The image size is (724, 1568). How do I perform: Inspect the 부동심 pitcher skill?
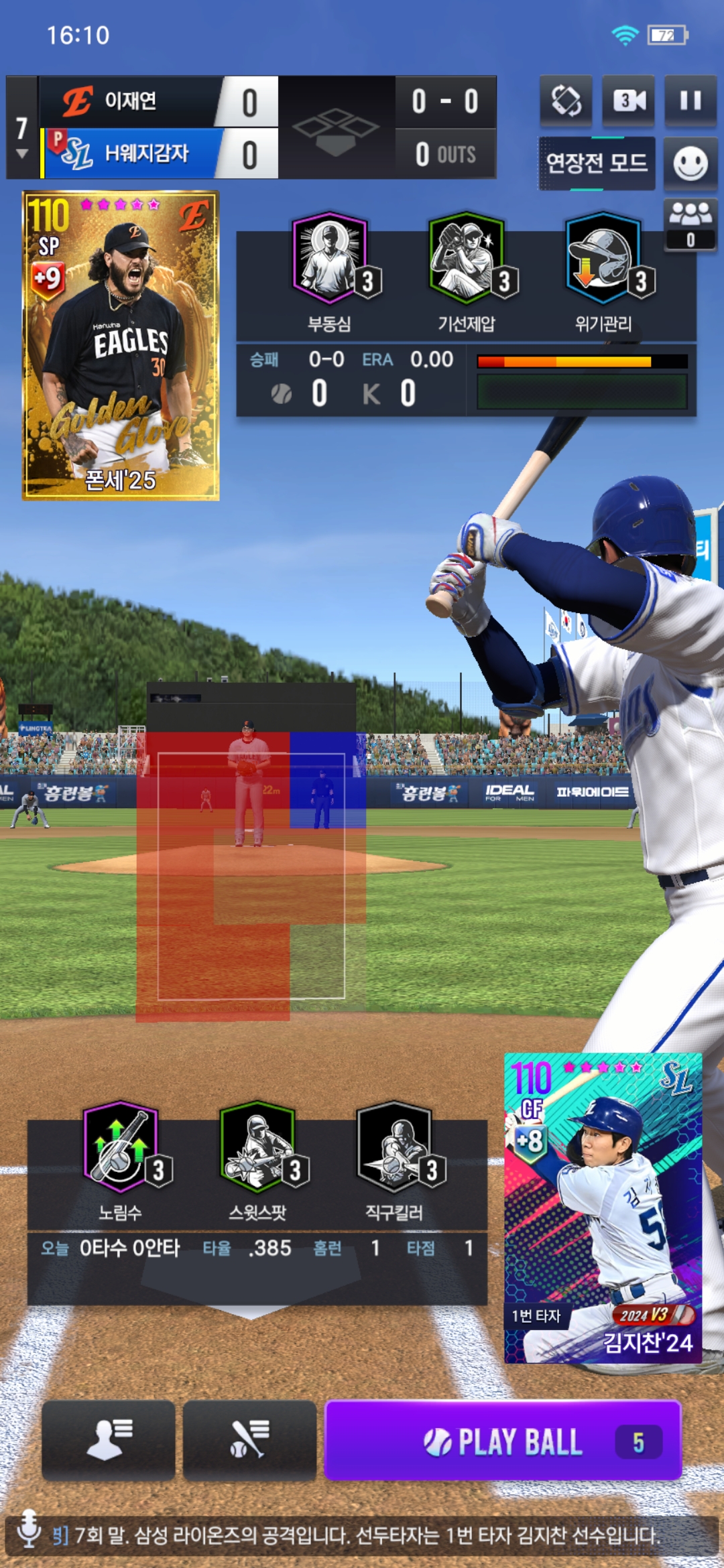[329, 258]
